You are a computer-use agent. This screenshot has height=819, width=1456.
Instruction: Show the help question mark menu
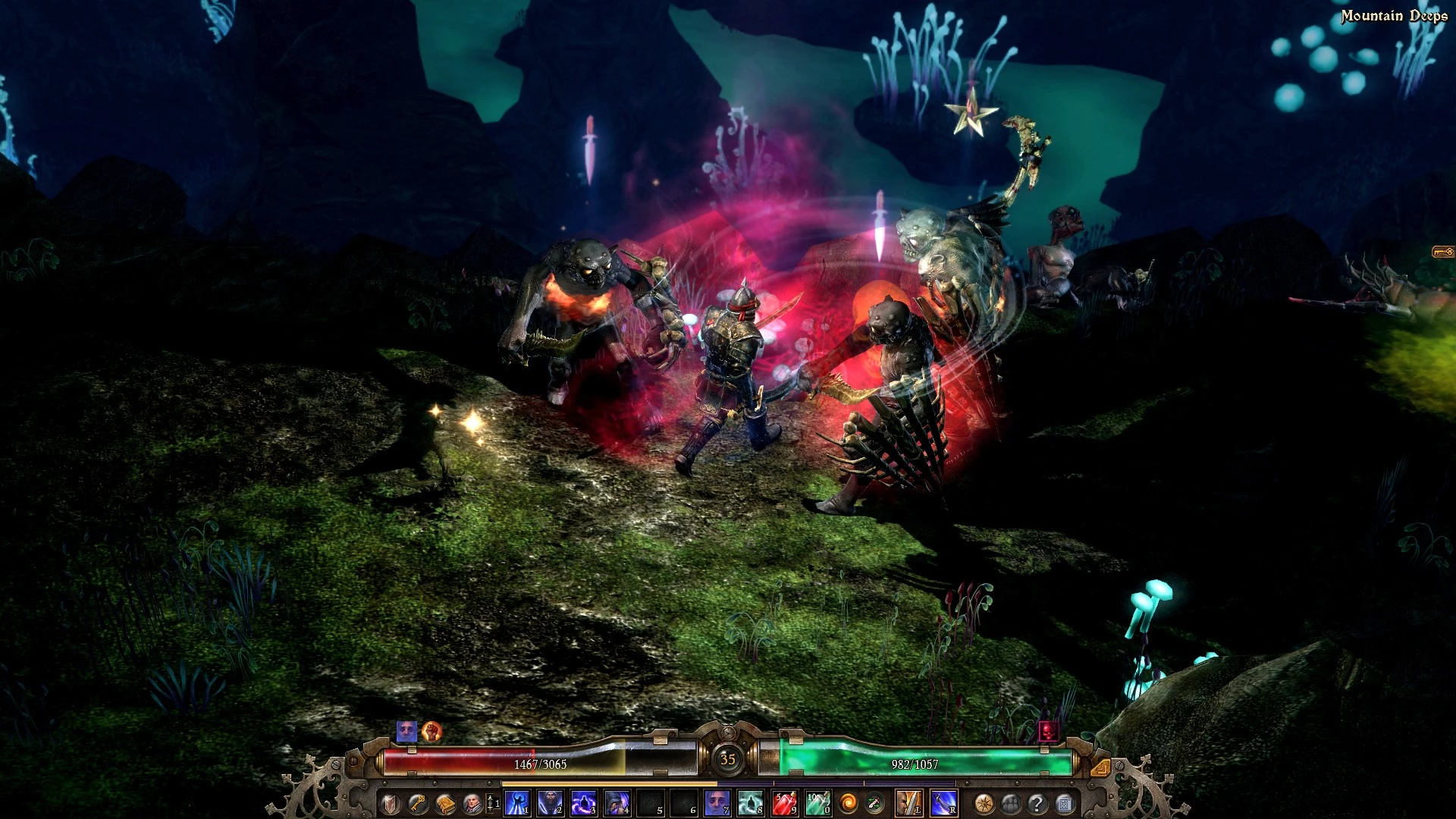click(1037, 803)
